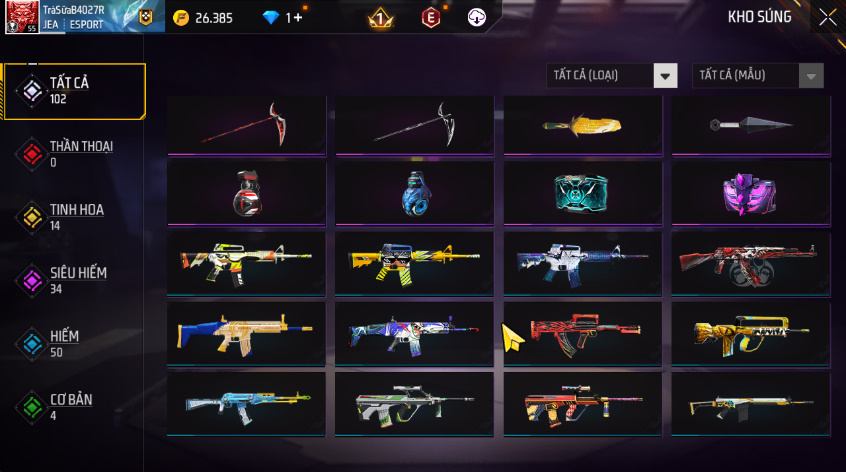Select the red scythe skin
Viewport: 846px width, 472px height.
[x=247, y=125]
